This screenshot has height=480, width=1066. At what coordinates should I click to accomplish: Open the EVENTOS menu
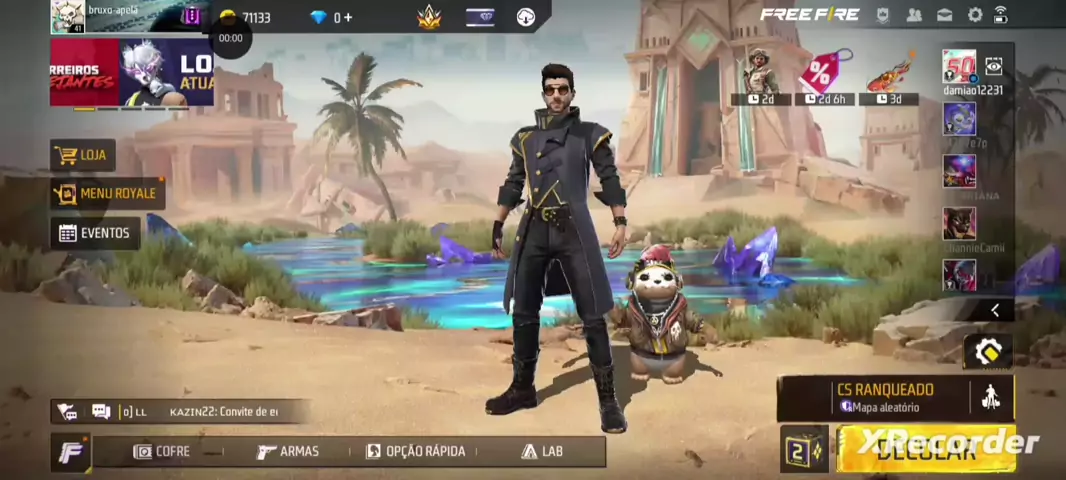[x=95, y=233]
